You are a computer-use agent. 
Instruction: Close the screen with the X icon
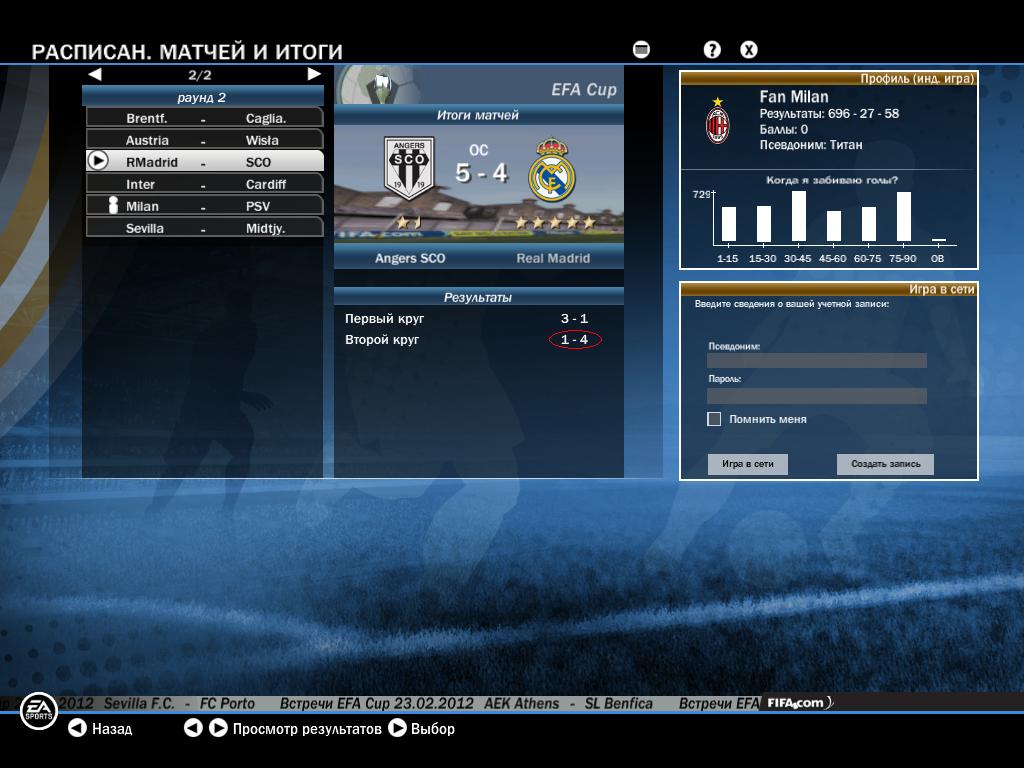click(x=748, y=50)
